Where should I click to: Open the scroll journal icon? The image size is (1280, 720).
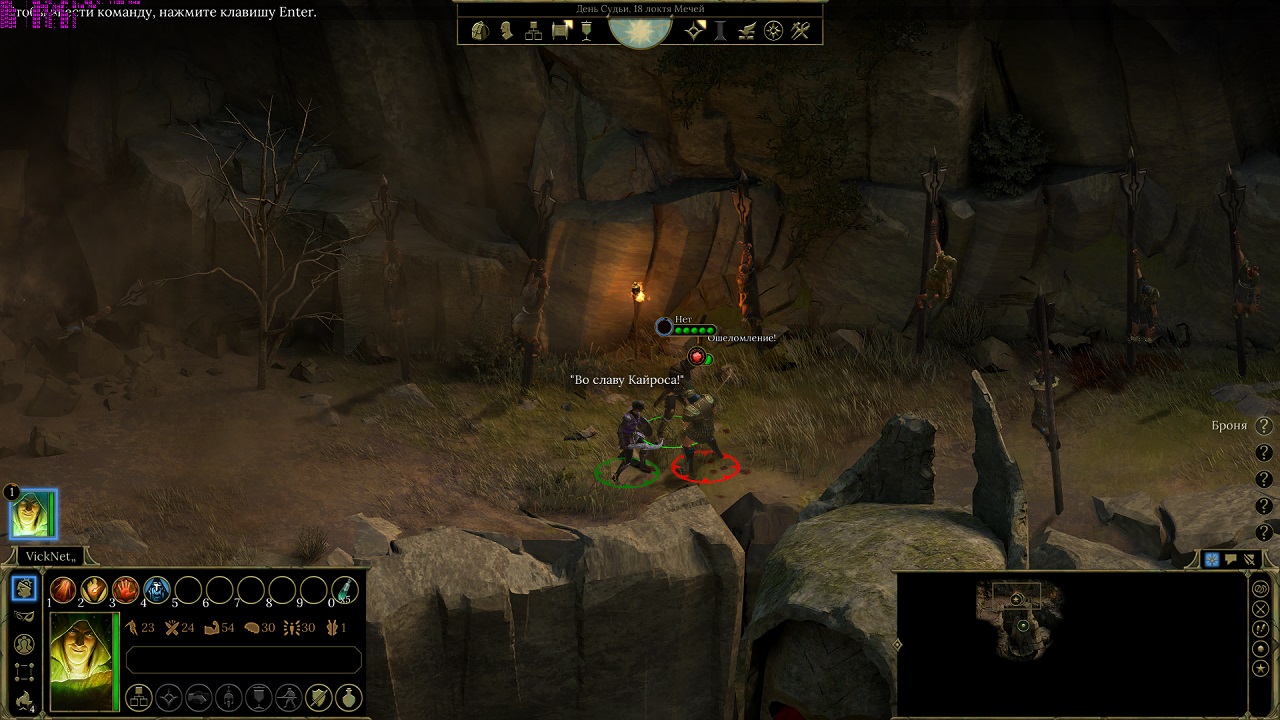tap(560, 31)
